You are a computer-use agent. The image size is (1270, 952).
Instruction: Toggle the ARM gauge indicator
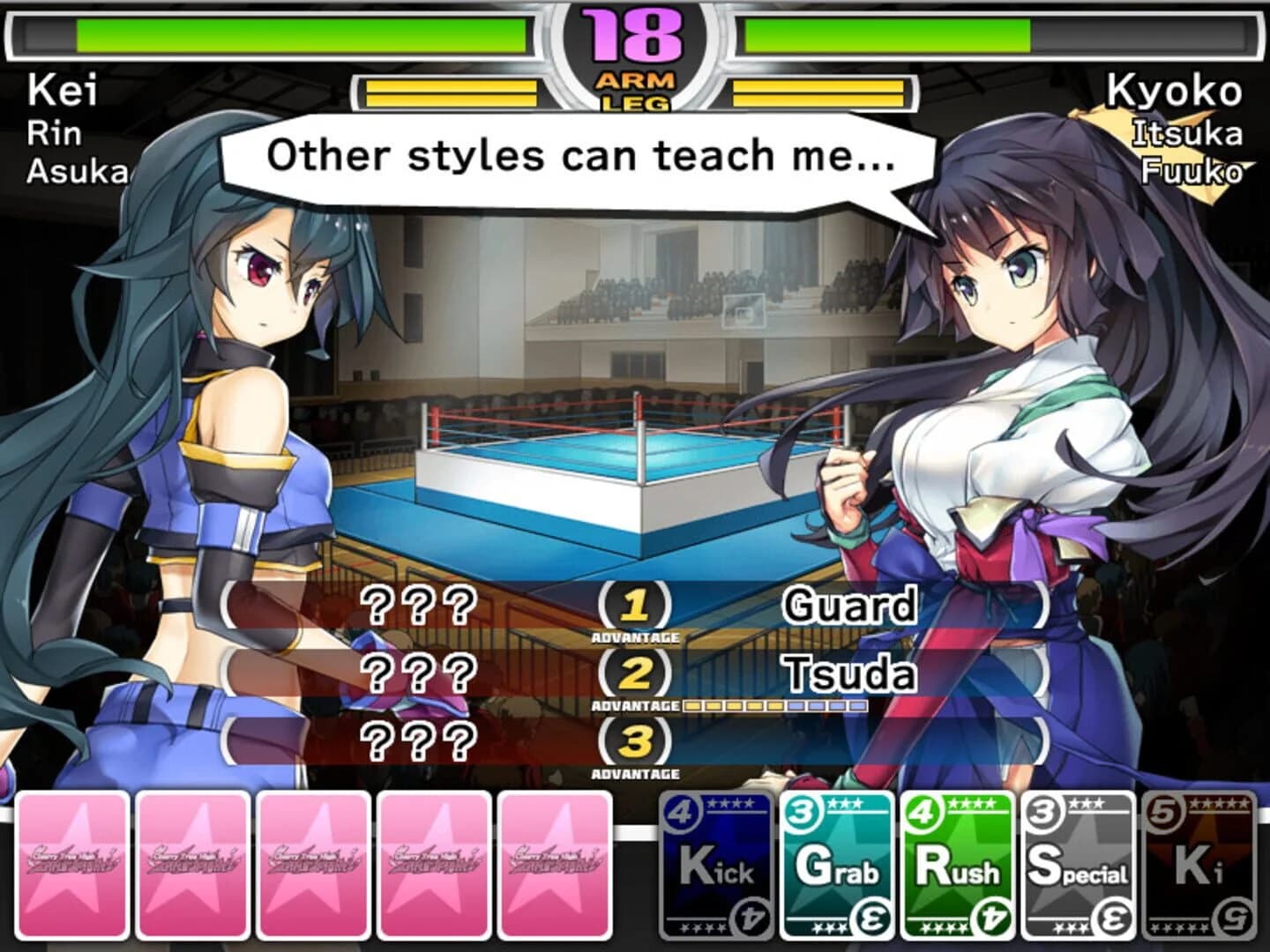[633, 79]
